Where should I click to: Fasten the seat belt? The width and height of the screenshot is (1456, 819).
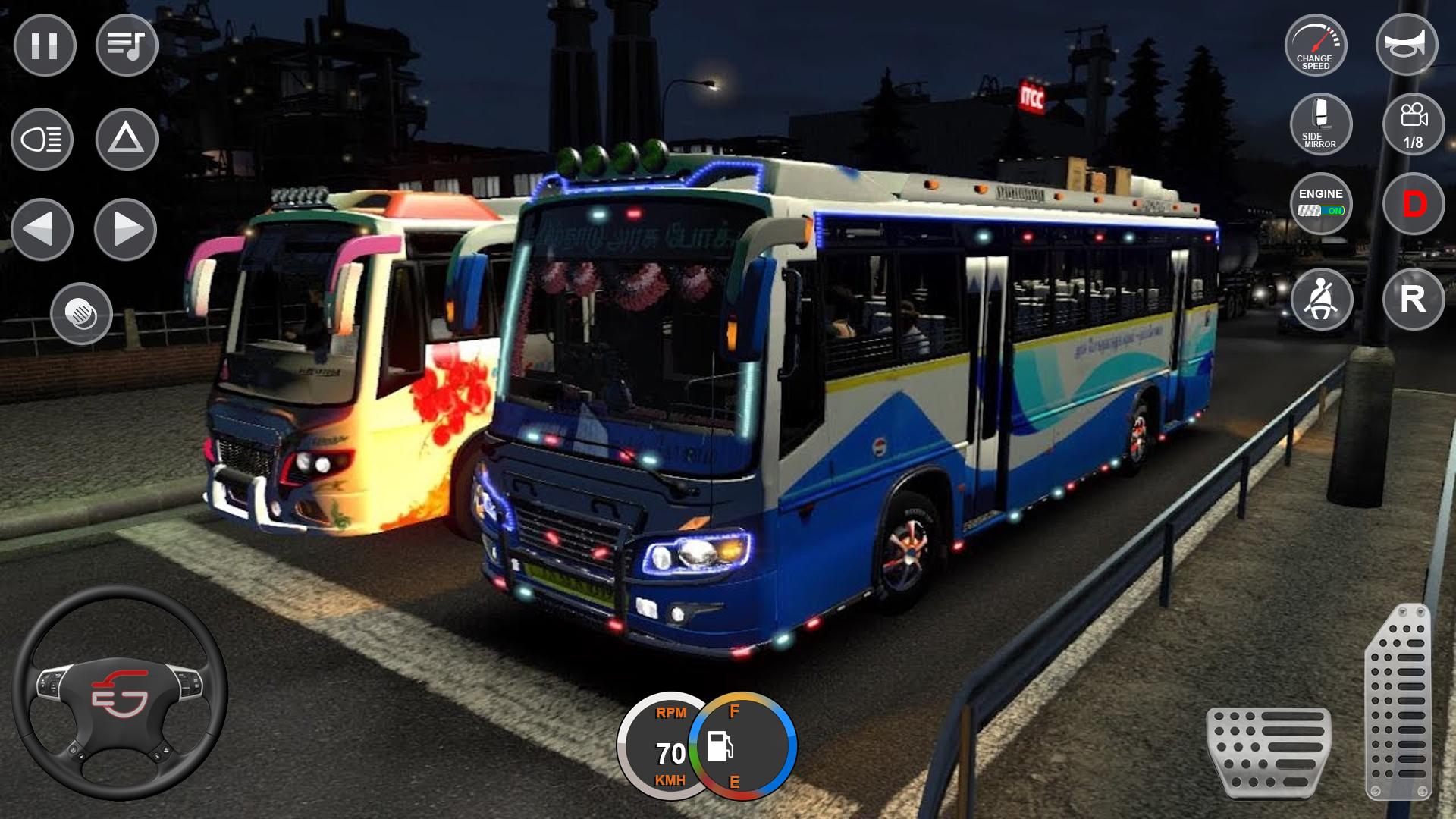point(1322,299)
